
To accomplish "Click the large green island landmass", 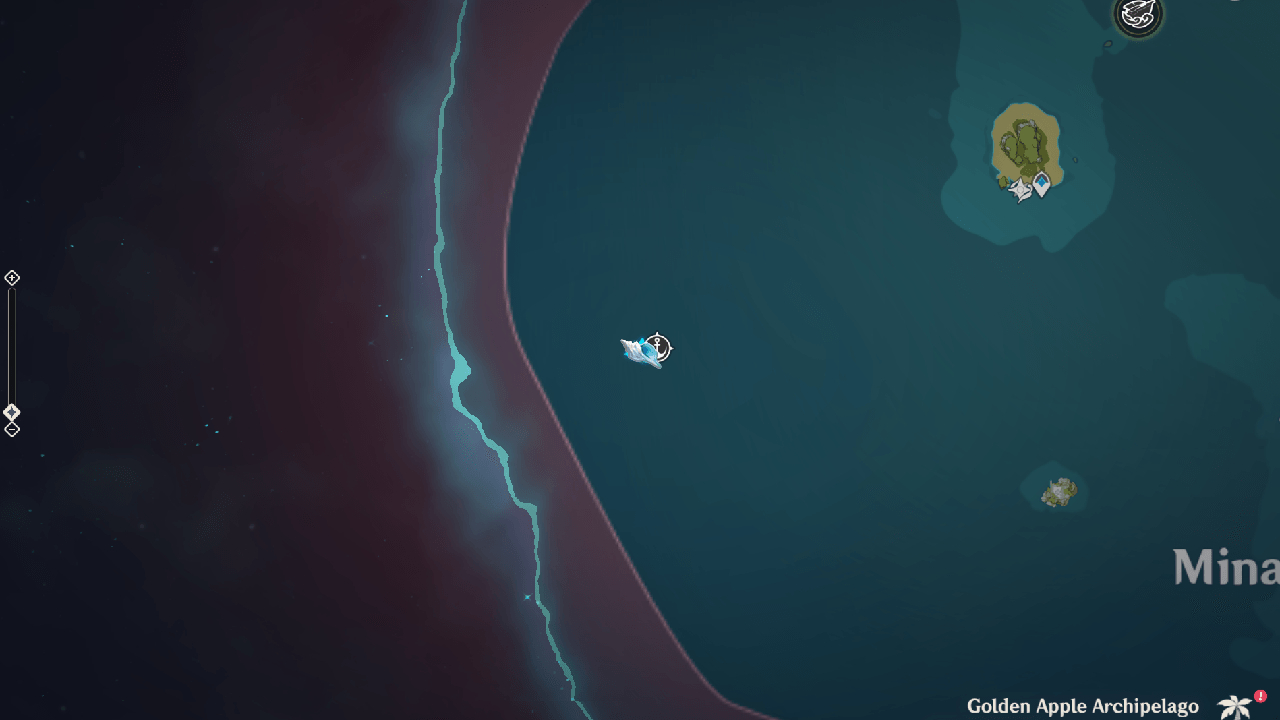I will click(x=1025, y=140).
